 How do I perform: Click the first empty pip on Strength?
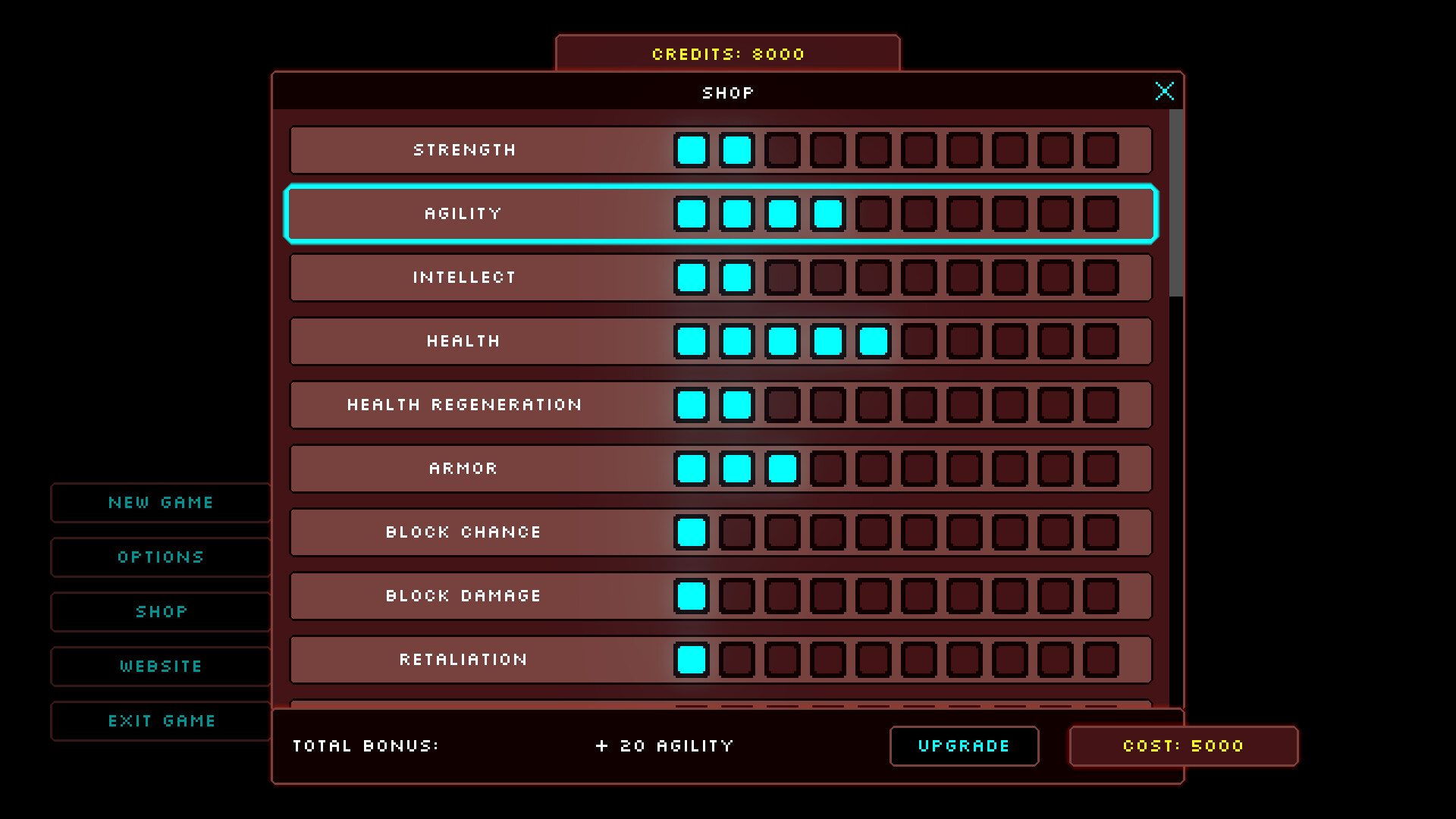click(783, 149)
